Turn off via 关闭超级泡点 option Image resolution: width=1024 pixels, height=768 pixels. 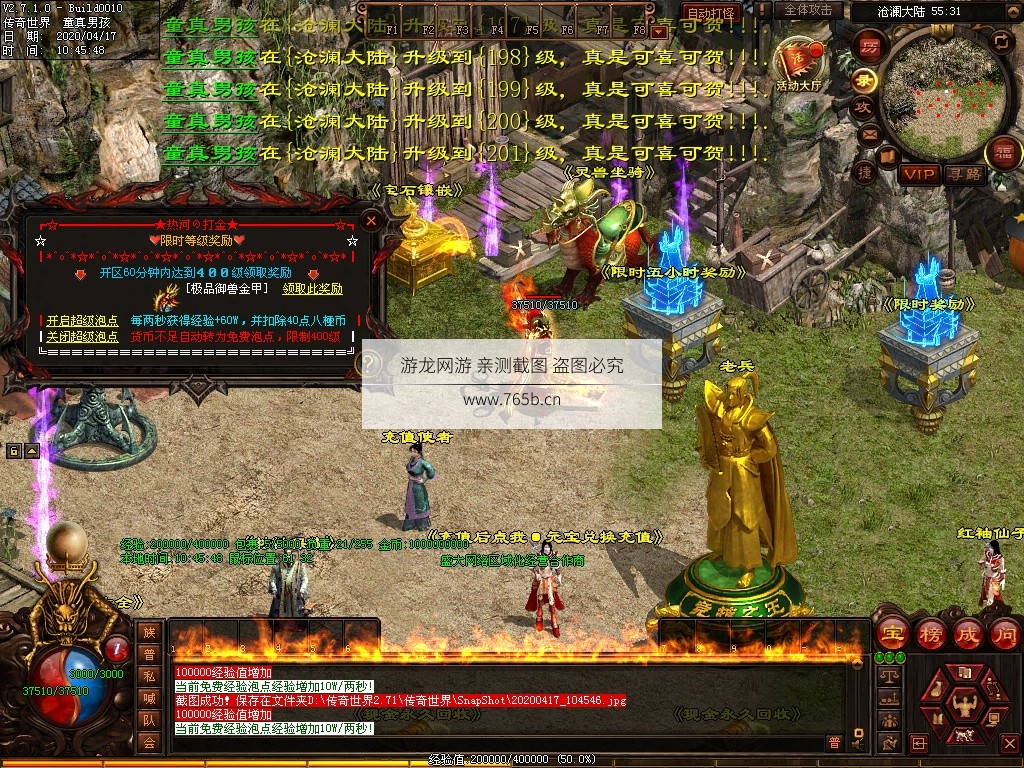(x=82, y=336)
